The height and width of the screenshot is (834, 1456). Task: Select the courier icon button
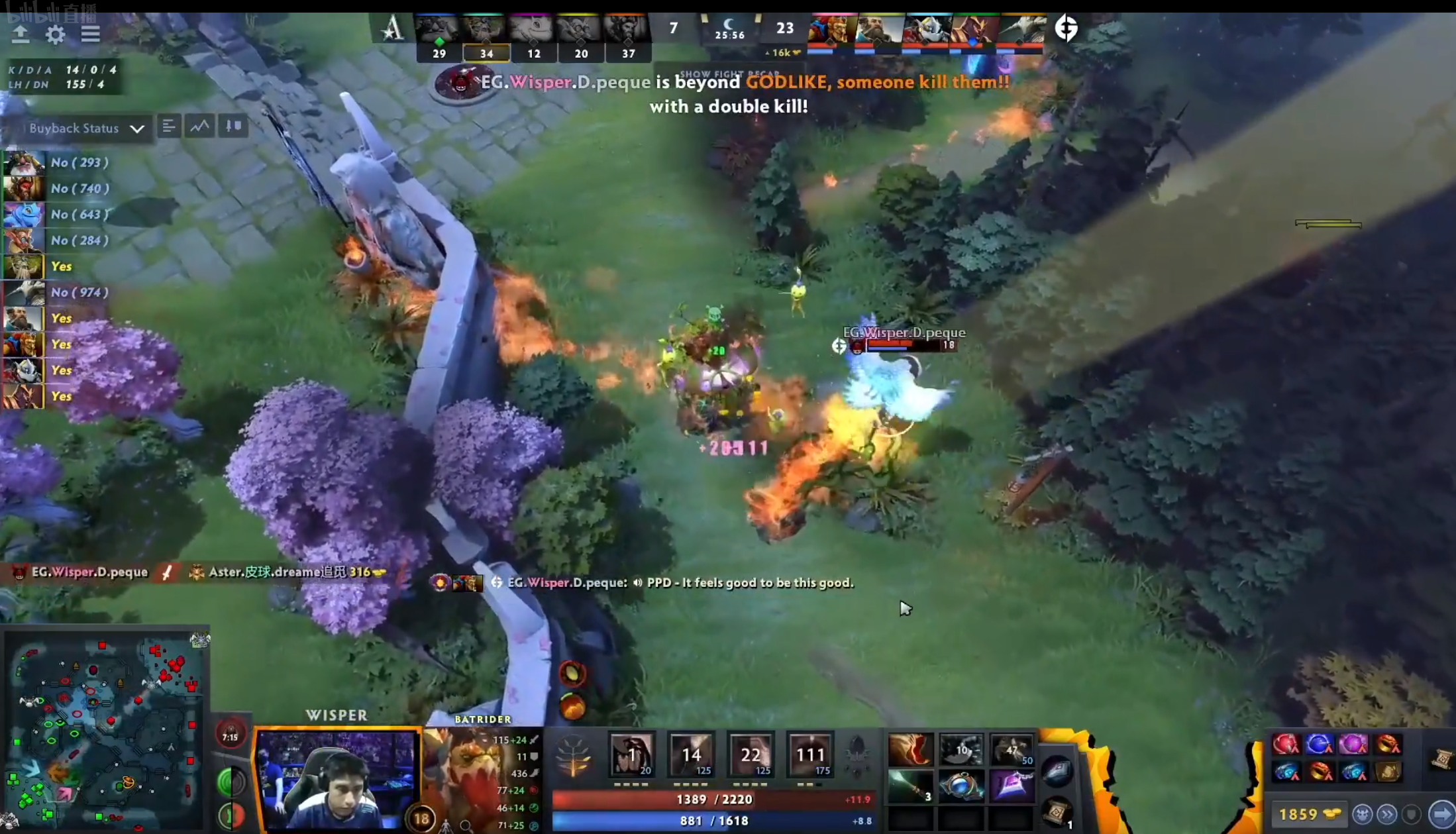1362,813
